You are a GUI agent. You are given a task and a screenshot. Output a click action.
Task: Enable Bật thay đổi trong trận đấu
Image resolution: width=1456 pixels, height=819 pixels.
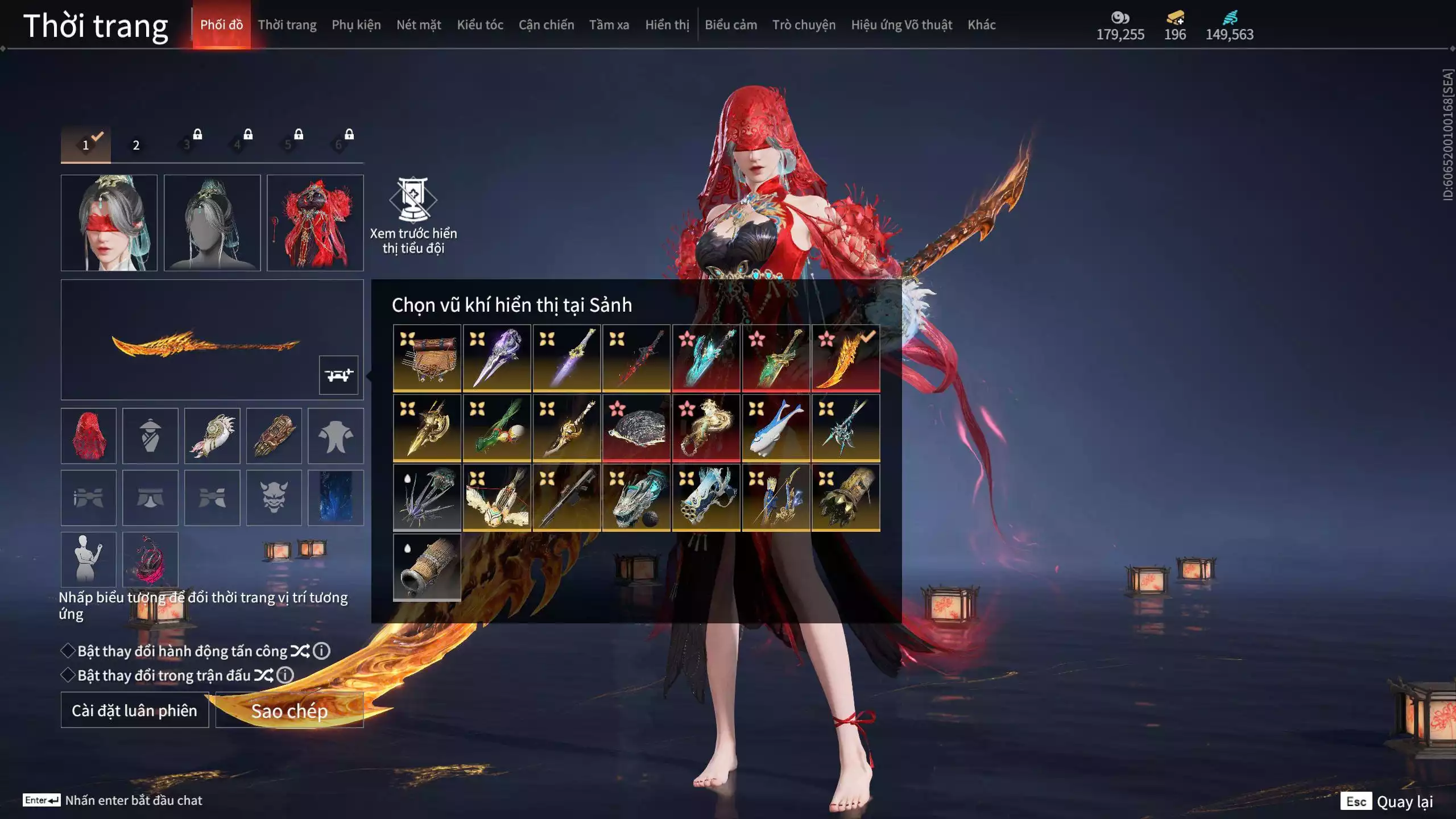click(x=68, y=675)
